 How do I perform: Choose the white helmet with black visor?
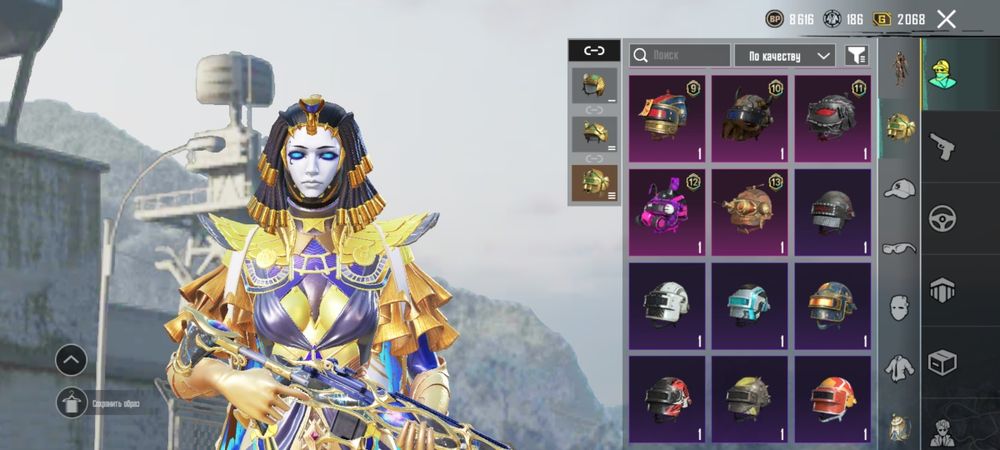coord(667,306)
